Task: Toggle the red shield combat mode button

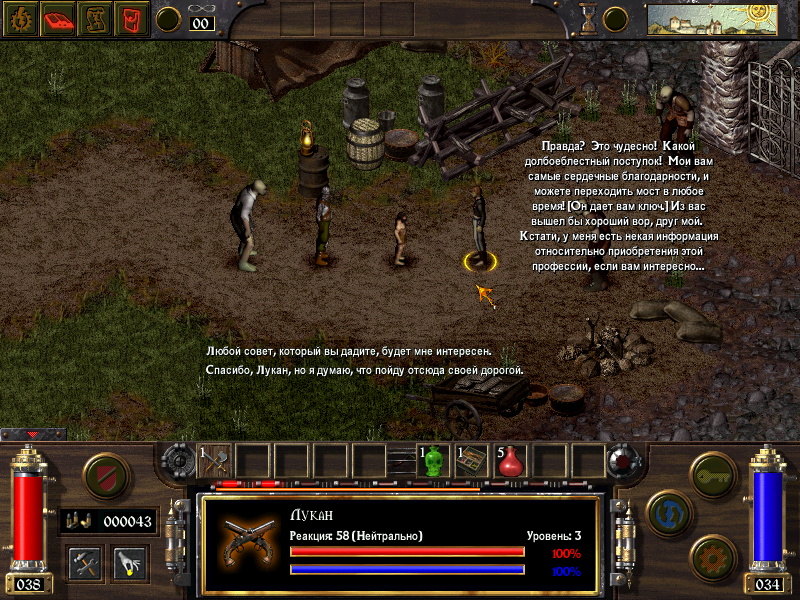Action: (x=102, y=474)
